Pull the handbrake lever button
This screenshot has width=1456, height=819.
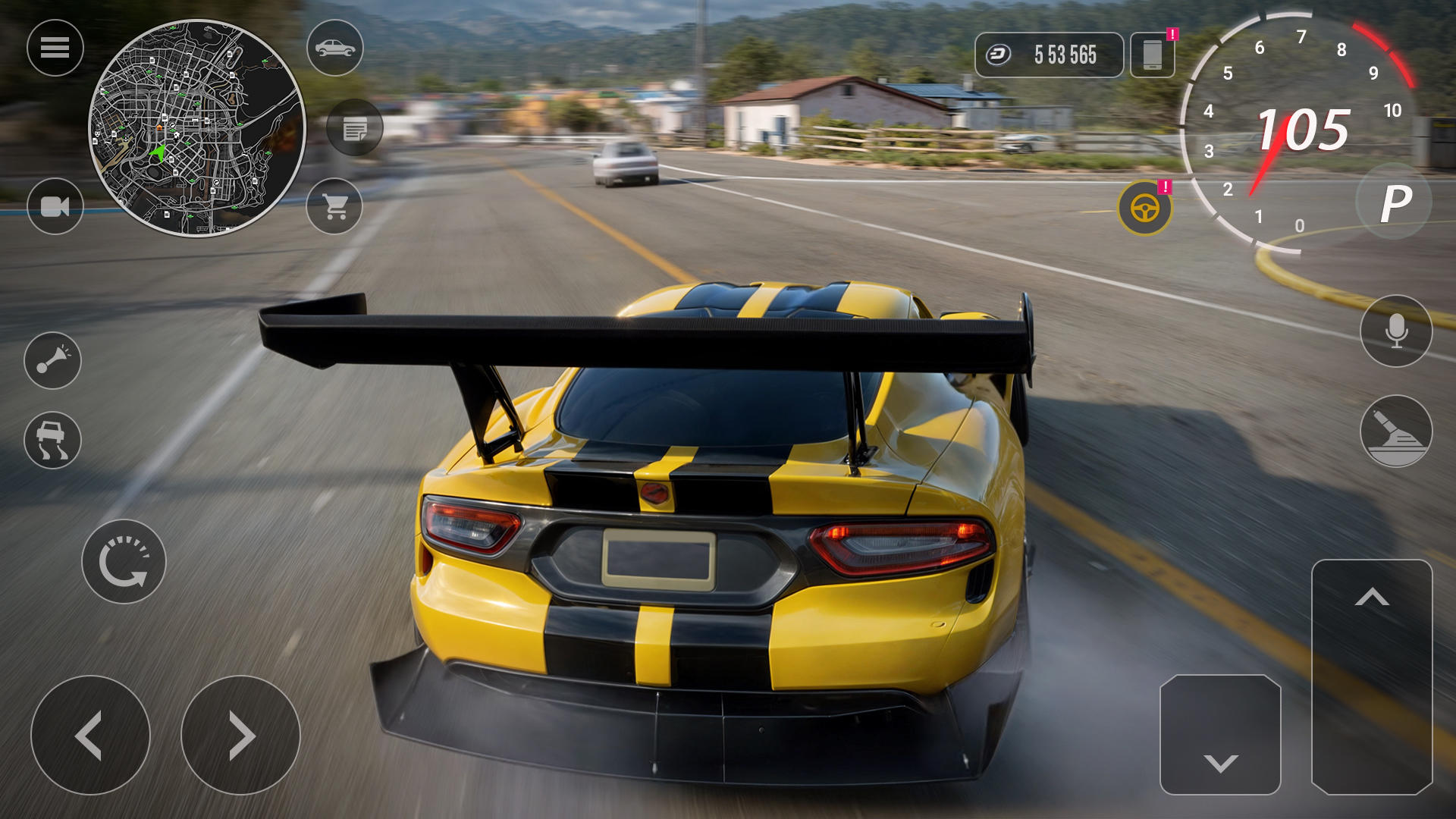[x=1396, y=431]
